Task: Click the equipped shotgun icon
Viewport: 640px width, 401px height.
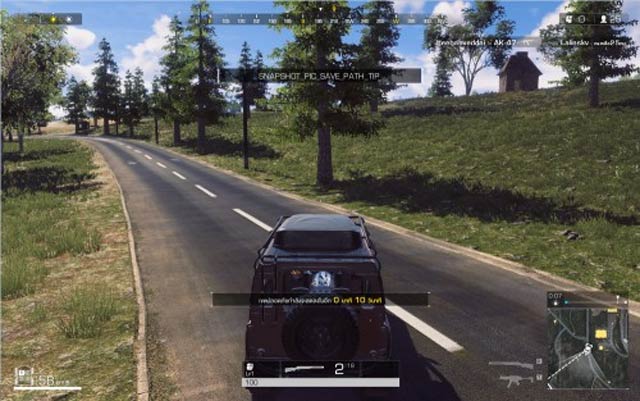Action: point(304,370)
